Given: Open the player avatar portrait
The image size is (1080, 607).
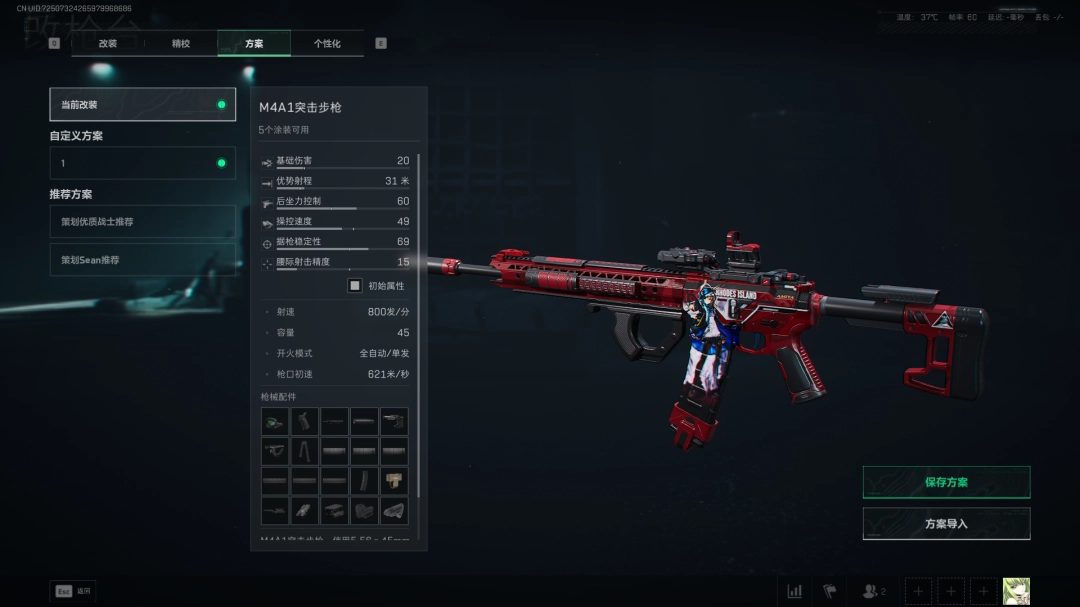Looking at the screenshot, I should (x=1016, y=591).
